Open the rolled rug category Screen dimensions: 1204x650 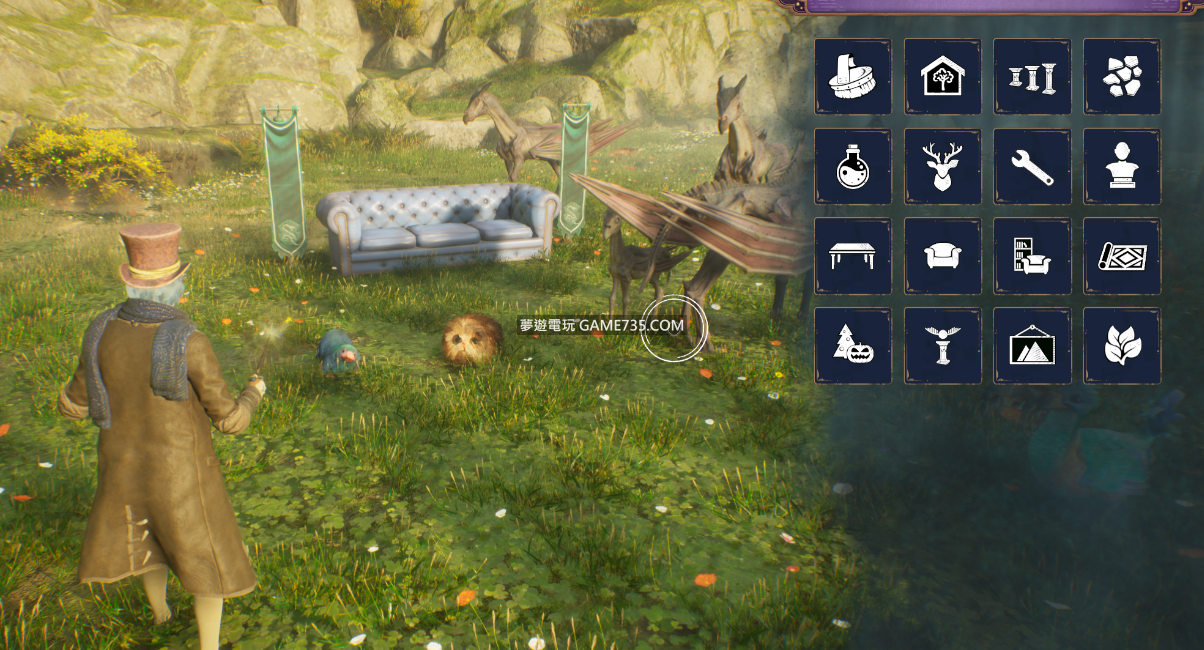click(1122, 256)
